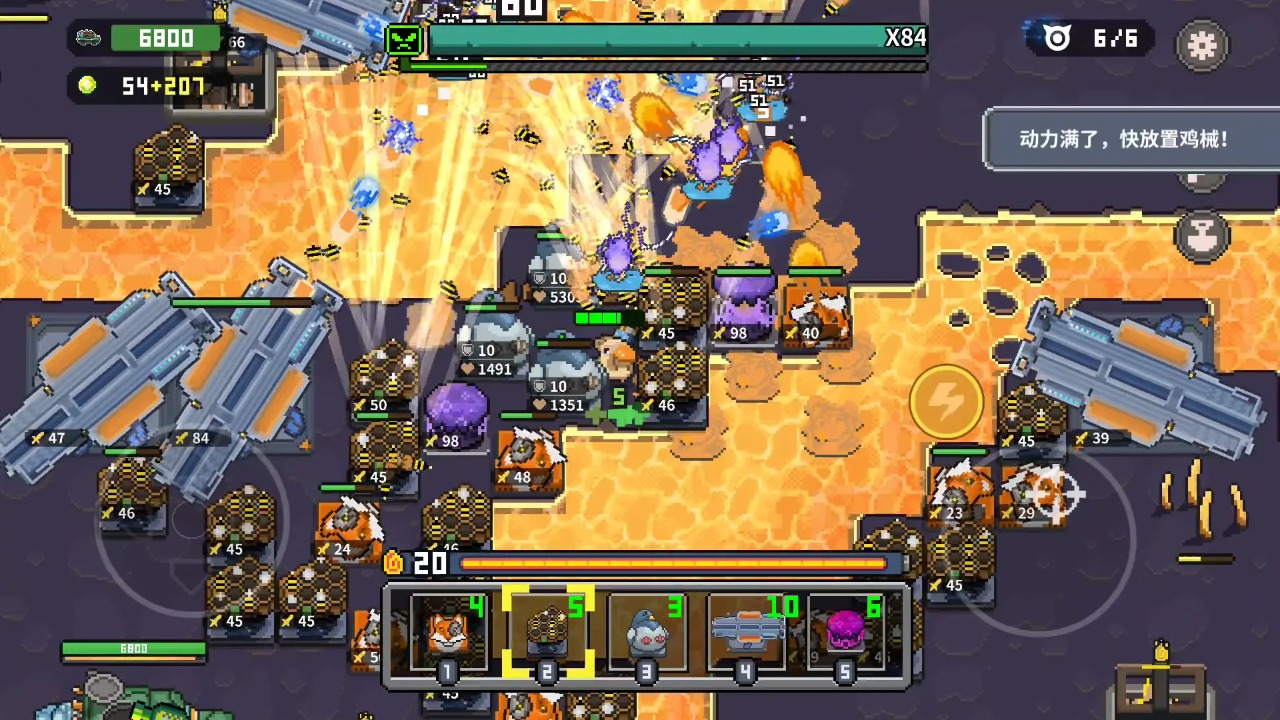1280x720 pixels.
Task: Select the fox unit in slot 1
Action: tap(447, 633)
